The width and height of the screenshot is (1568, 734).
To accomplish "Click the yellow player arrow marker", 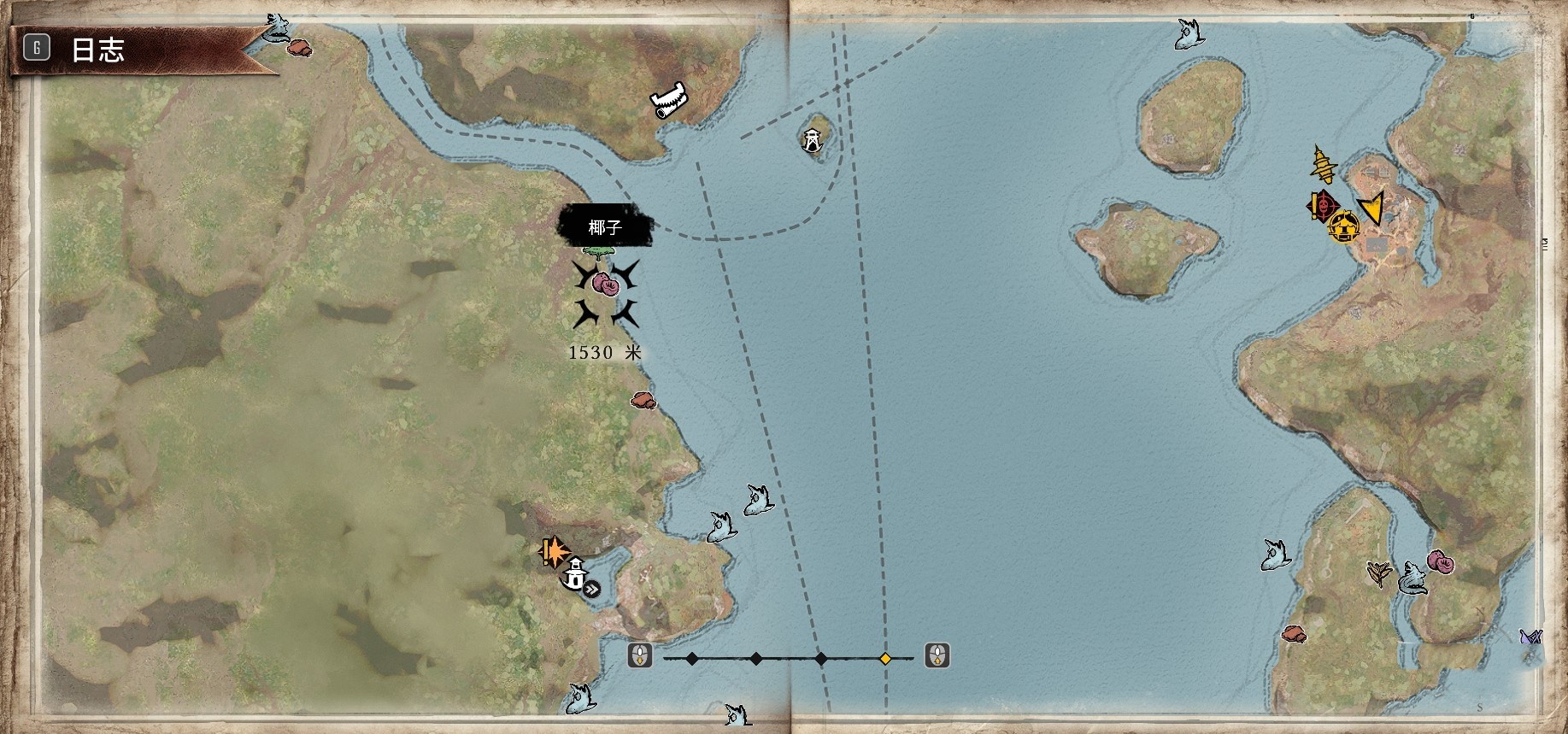I will 1372,208.
